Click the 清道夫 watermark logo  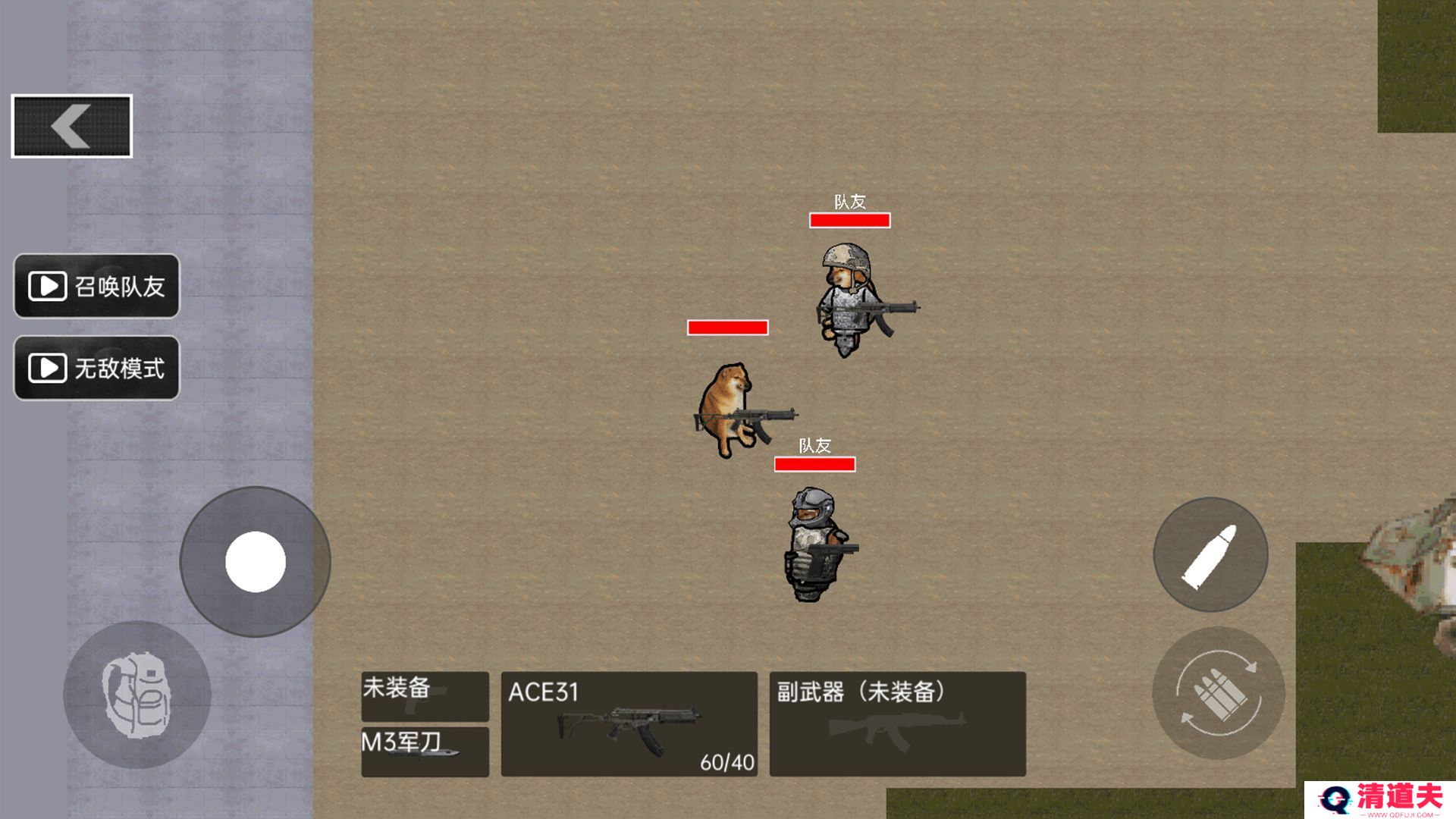coord(1380,799)
